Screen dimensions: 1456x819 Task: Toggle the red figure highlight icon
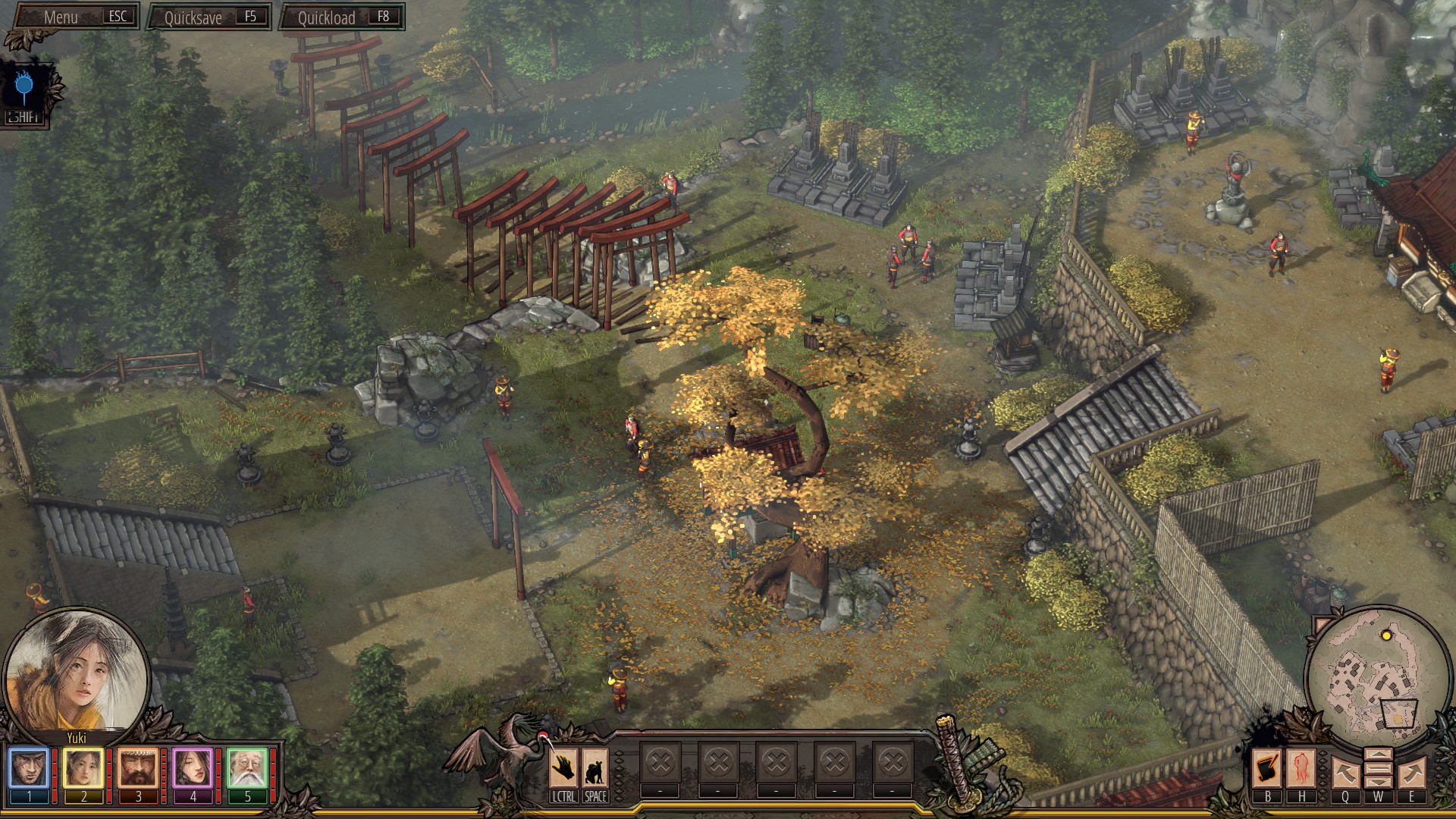click(1301, 769)
